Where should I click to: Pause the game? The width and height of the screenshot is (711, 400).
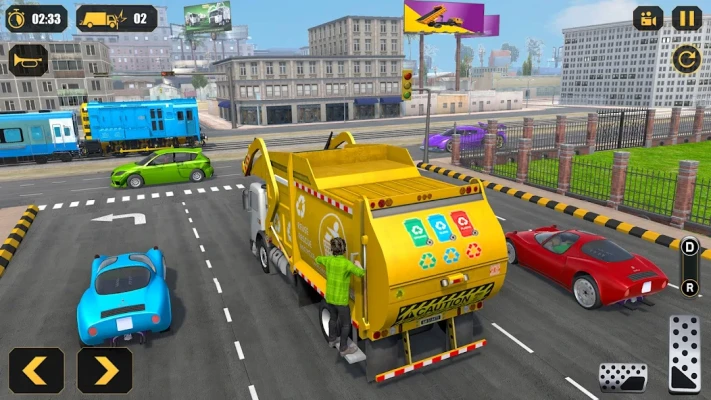686,18
